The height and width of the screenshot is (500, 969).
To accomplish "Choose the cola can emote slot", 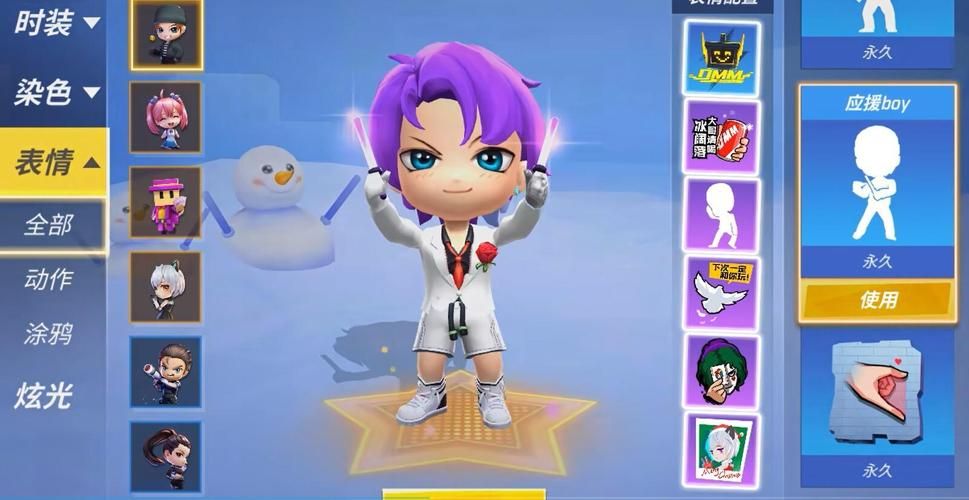I will (x=721, y=137).
